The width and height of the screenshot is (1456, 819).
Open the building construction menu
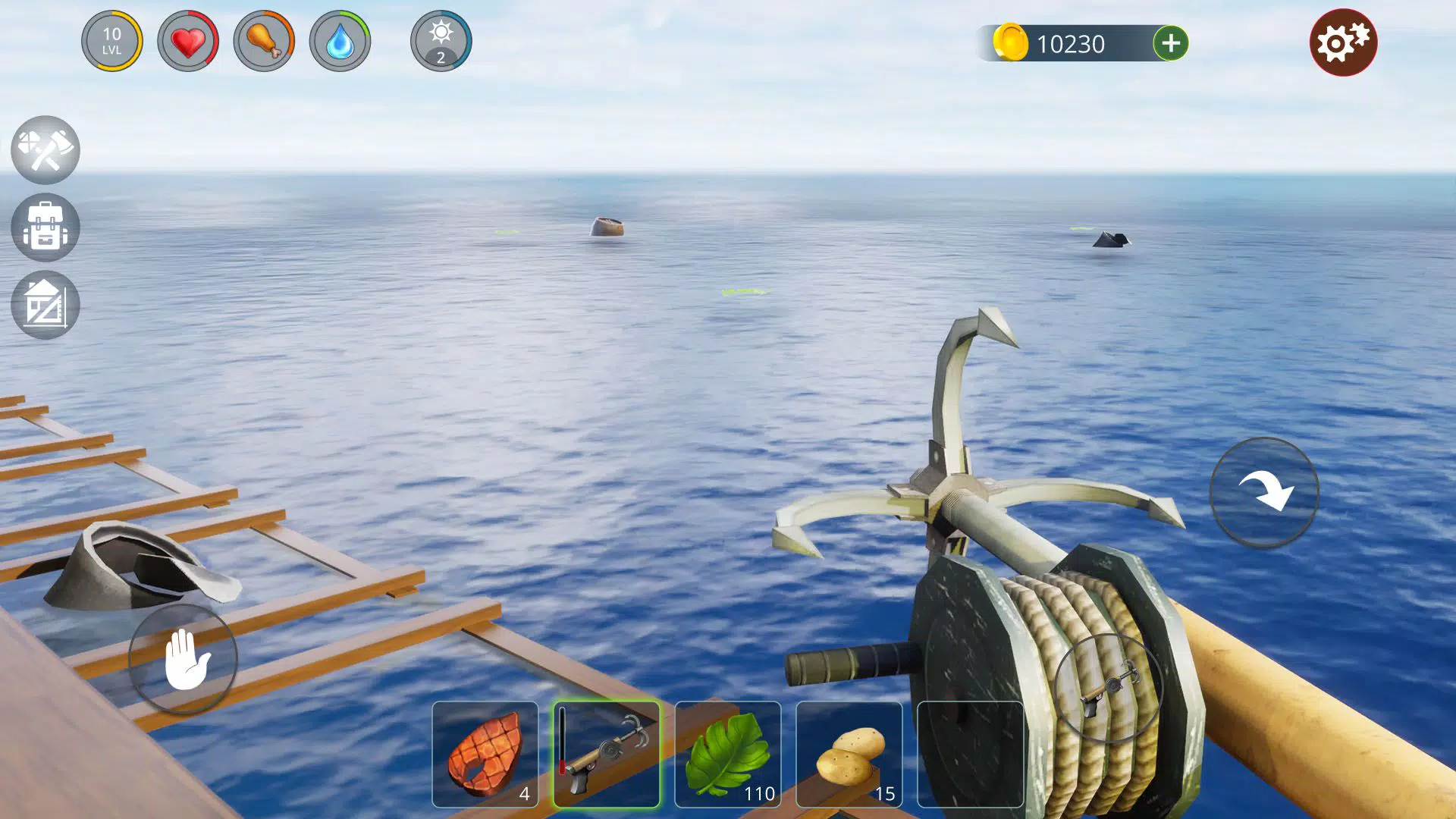click(x=45, y=304)
